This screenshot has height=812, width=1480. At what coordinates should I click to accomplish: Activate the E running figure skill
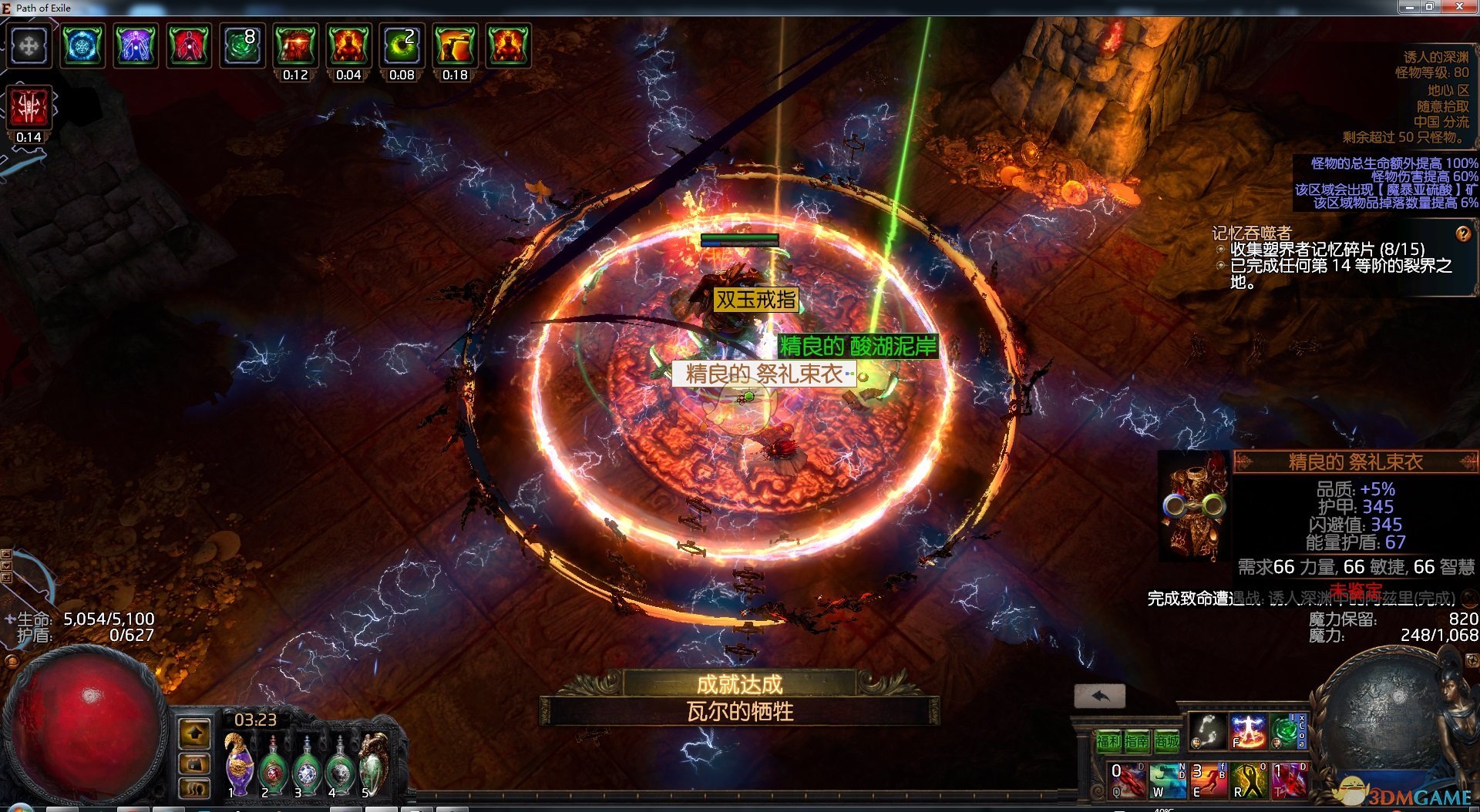1209,780
